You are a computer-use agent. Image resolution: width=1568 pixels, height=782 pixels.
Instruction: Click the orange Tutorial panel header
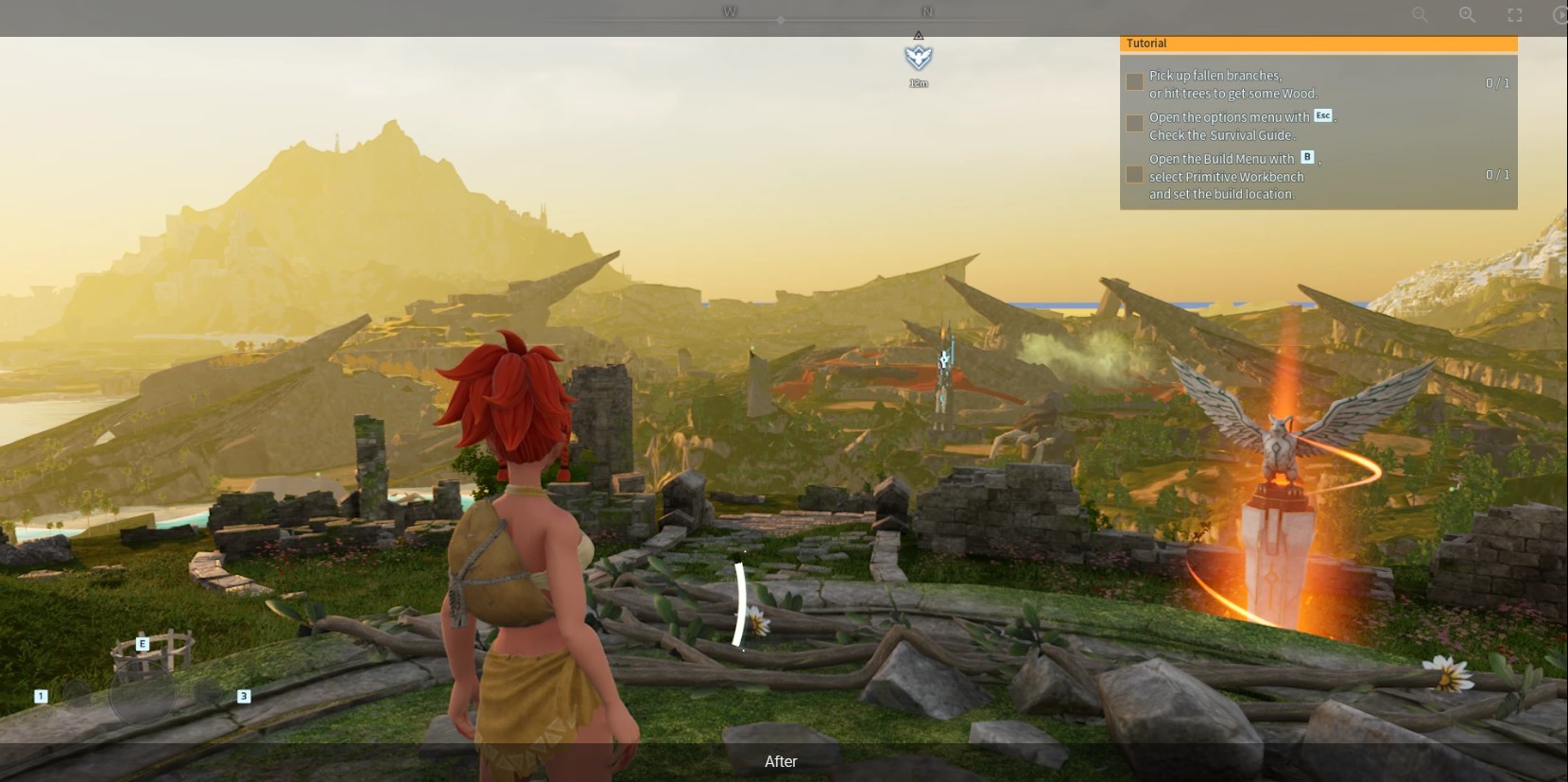pos(1318,43)
